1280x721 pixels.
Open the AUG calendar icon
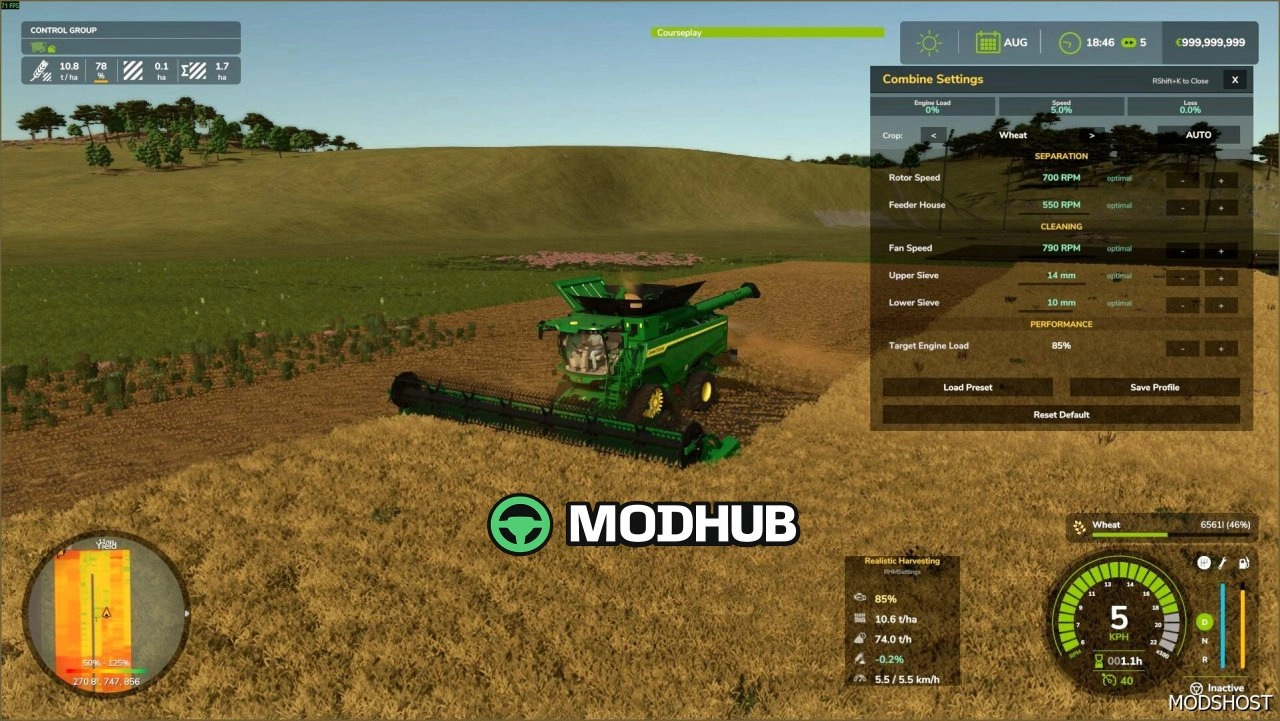click(x=989, y=42)
